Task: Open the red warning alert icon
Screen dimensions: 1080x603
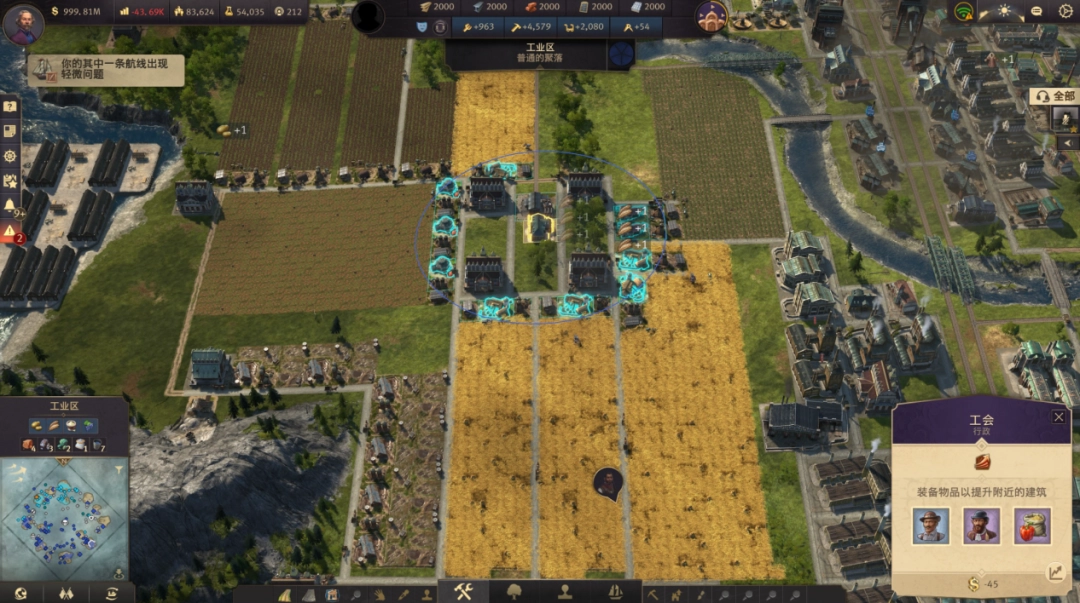Action: pyautogui.click(x=10, y=232)
